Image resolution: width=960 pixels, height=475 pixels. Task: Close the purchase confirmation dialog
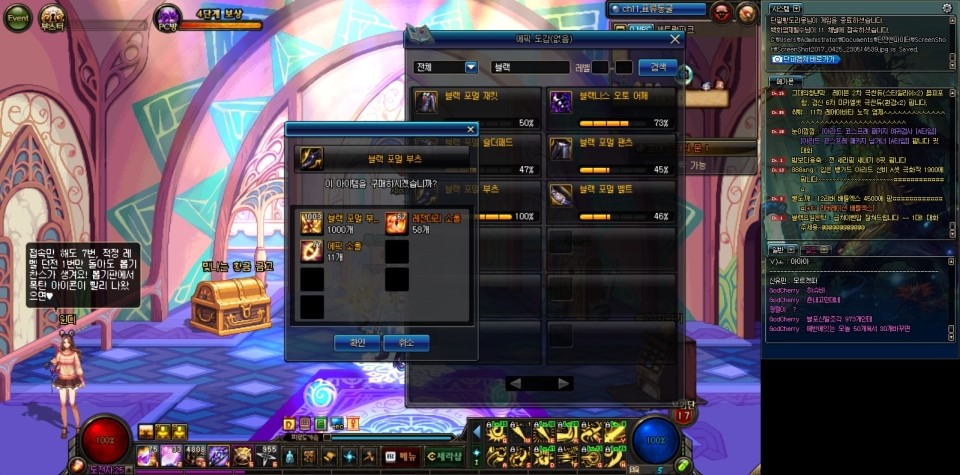(x=471, y=129)
